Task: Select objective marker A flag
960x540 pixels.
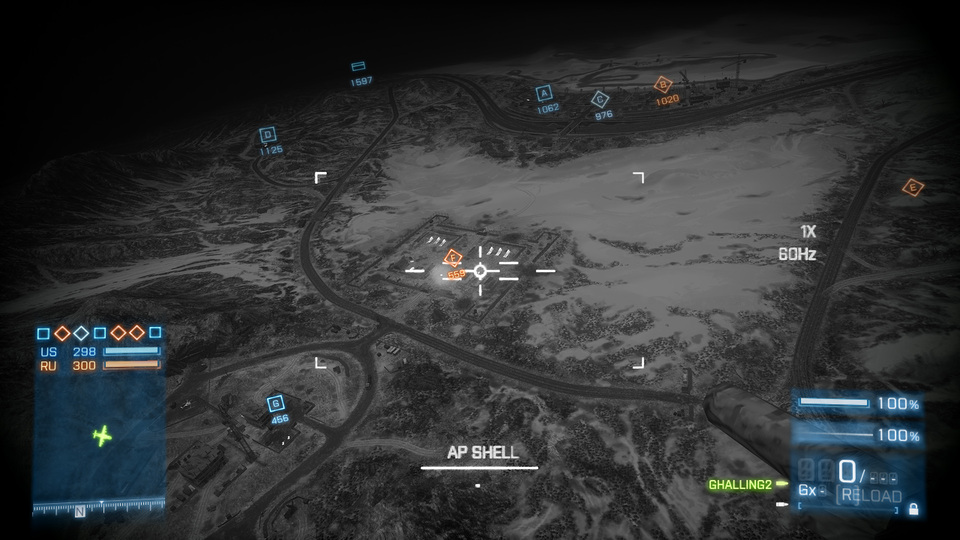Action: click(544, 93)
